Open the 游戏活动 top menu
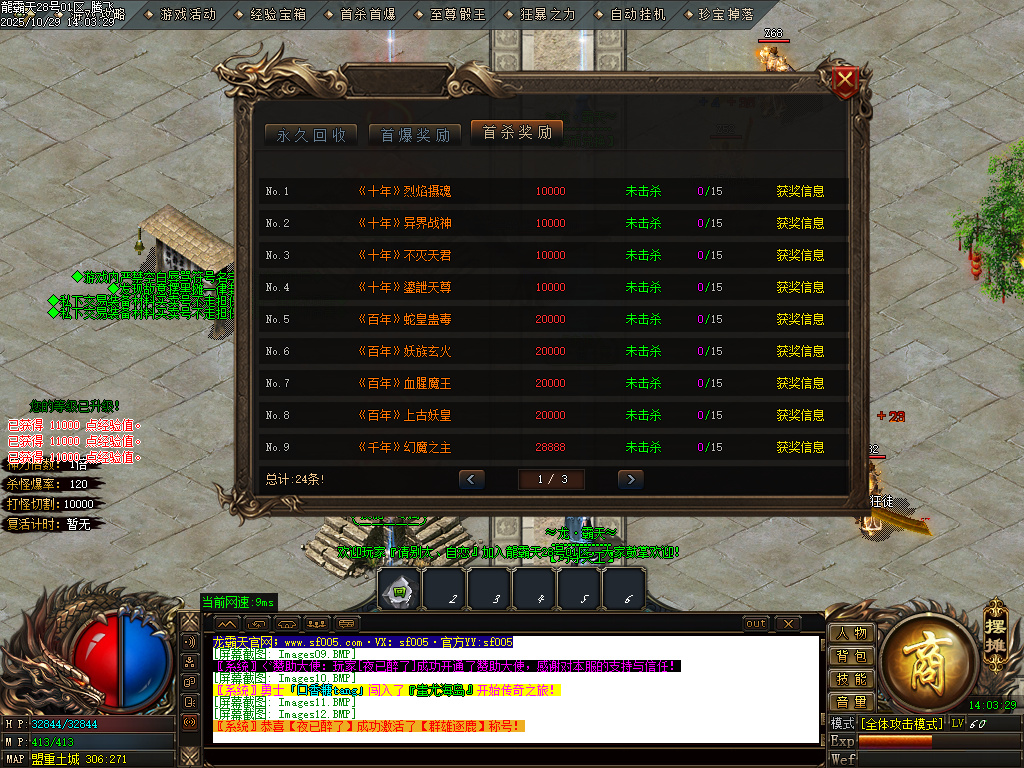This screenshot has width=1024, height=768. point(187,15)
